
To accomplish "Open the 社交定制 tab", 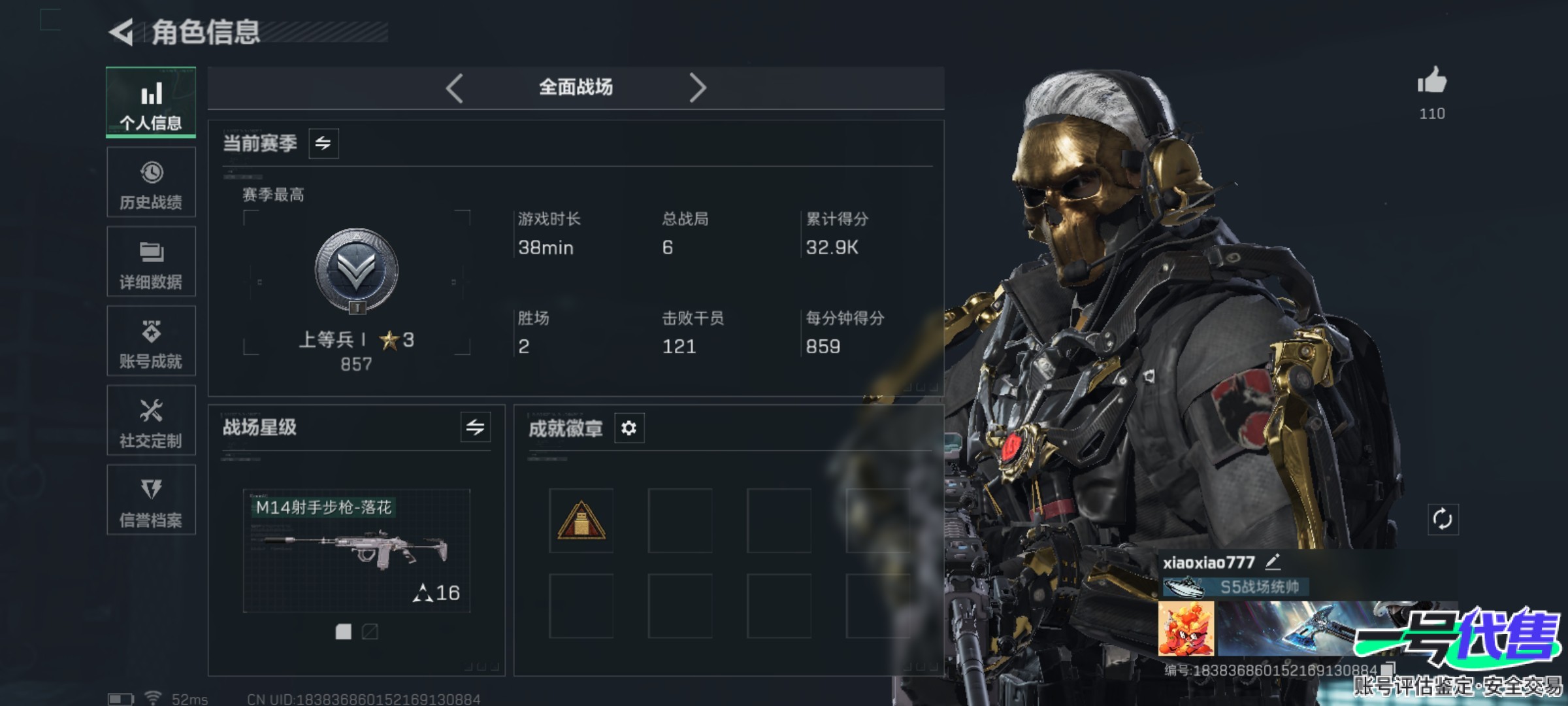I will (151, 420).
